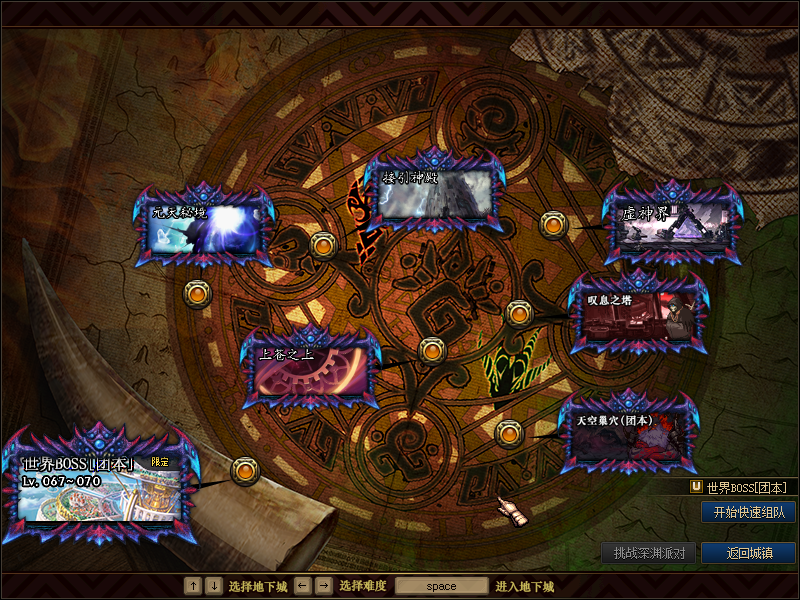Select the orange map node left of 虚神界

[x=554, y=225]
